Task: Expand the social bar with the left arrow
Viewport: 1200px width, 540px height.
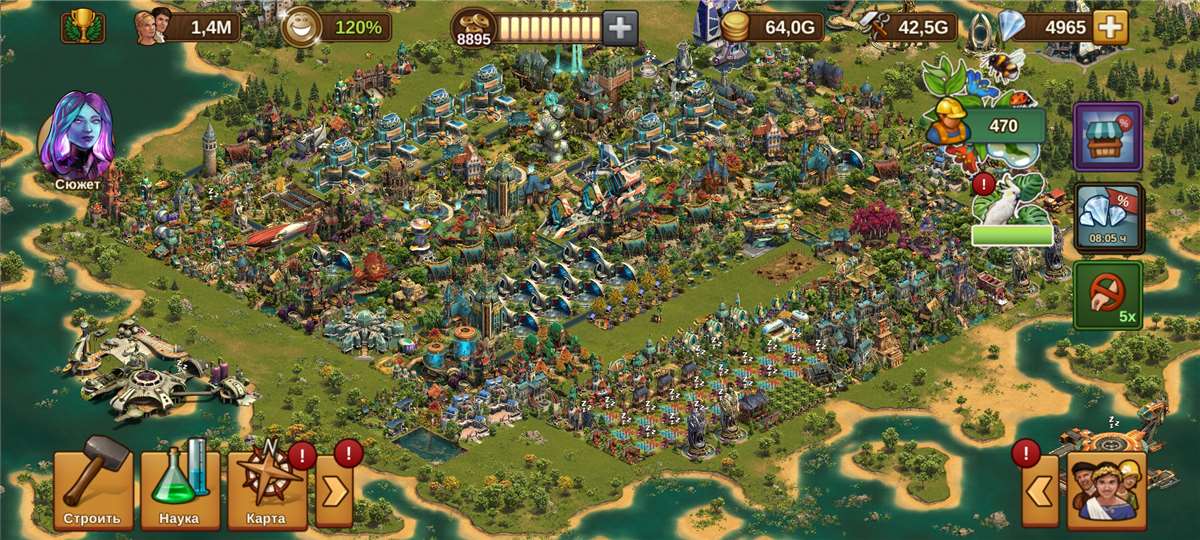Action: click(1039, 490)
